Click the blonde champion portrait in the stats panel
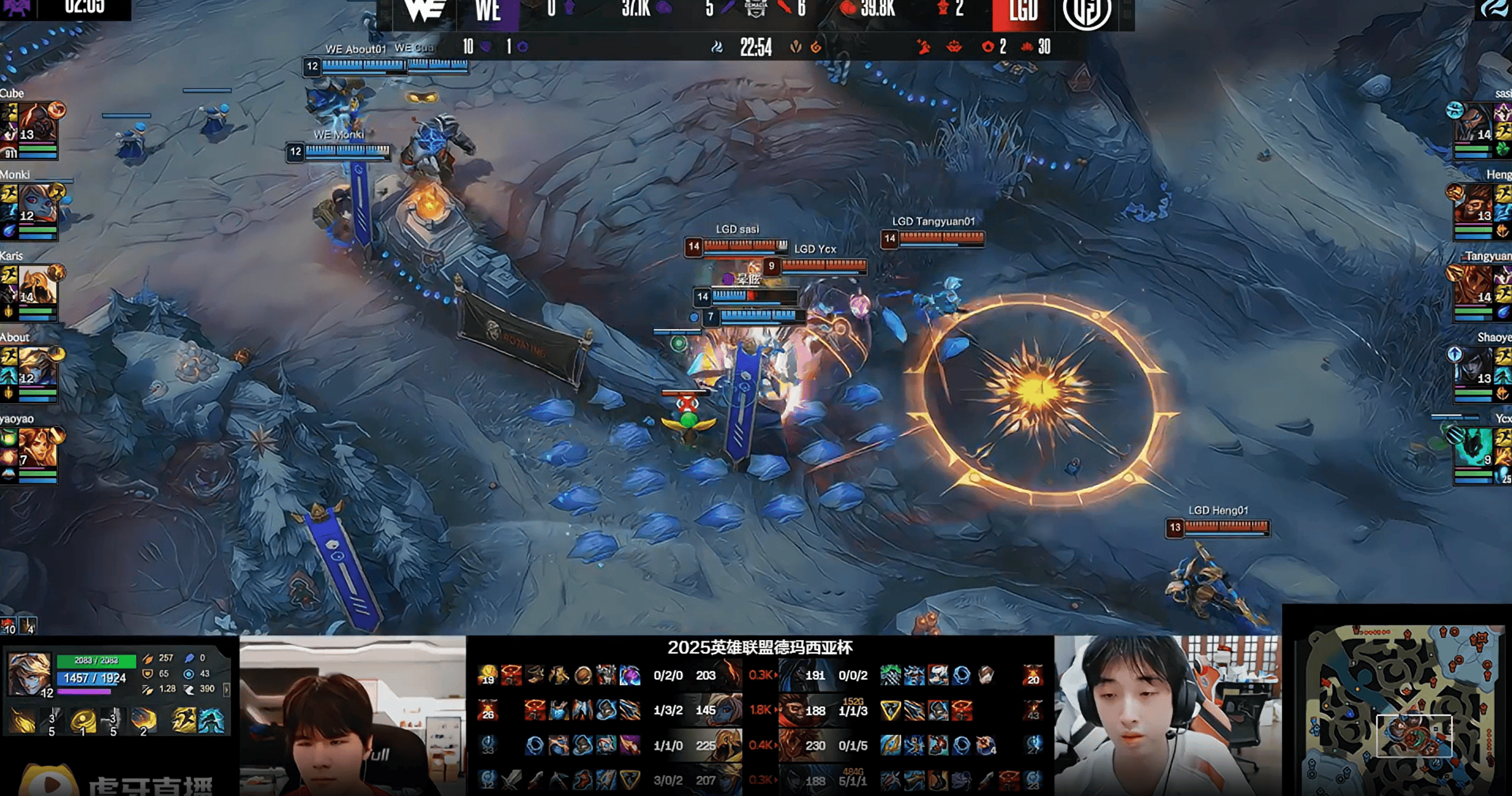1512x796 pixels. coord(28,673)
